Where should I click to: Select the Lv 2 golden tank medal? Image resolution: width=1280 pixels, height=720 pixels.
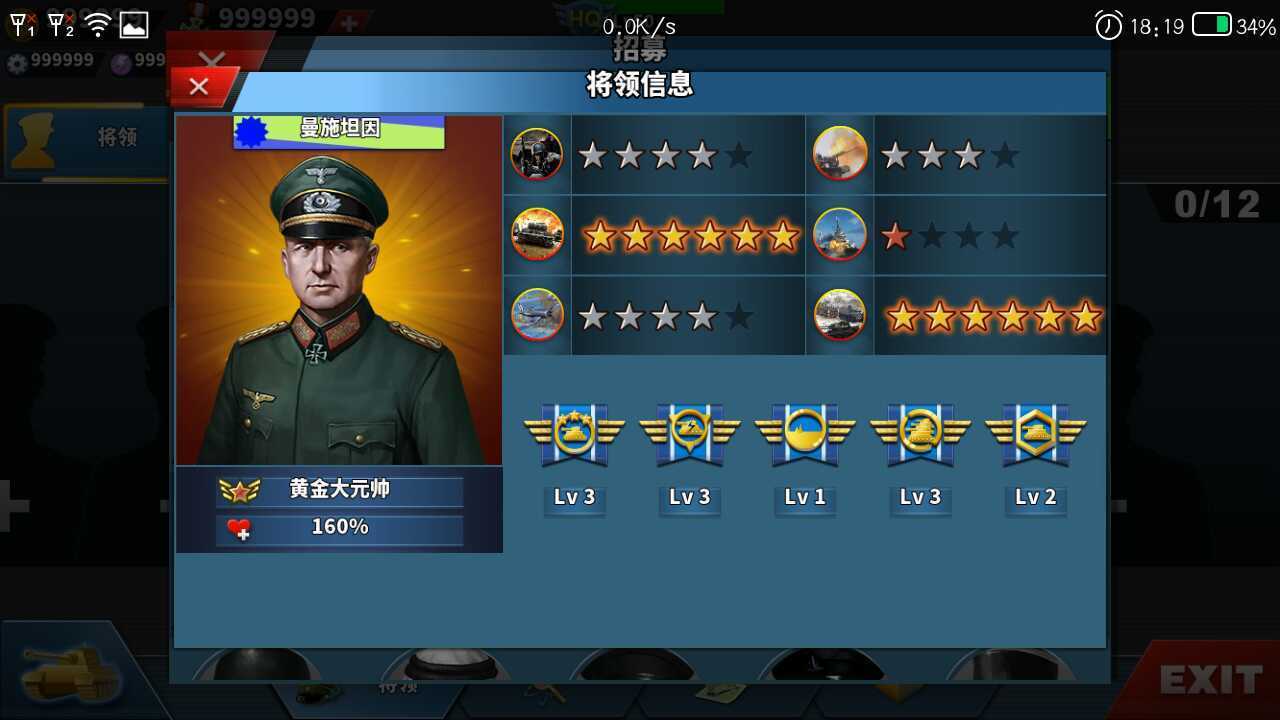click(1035, 432)
